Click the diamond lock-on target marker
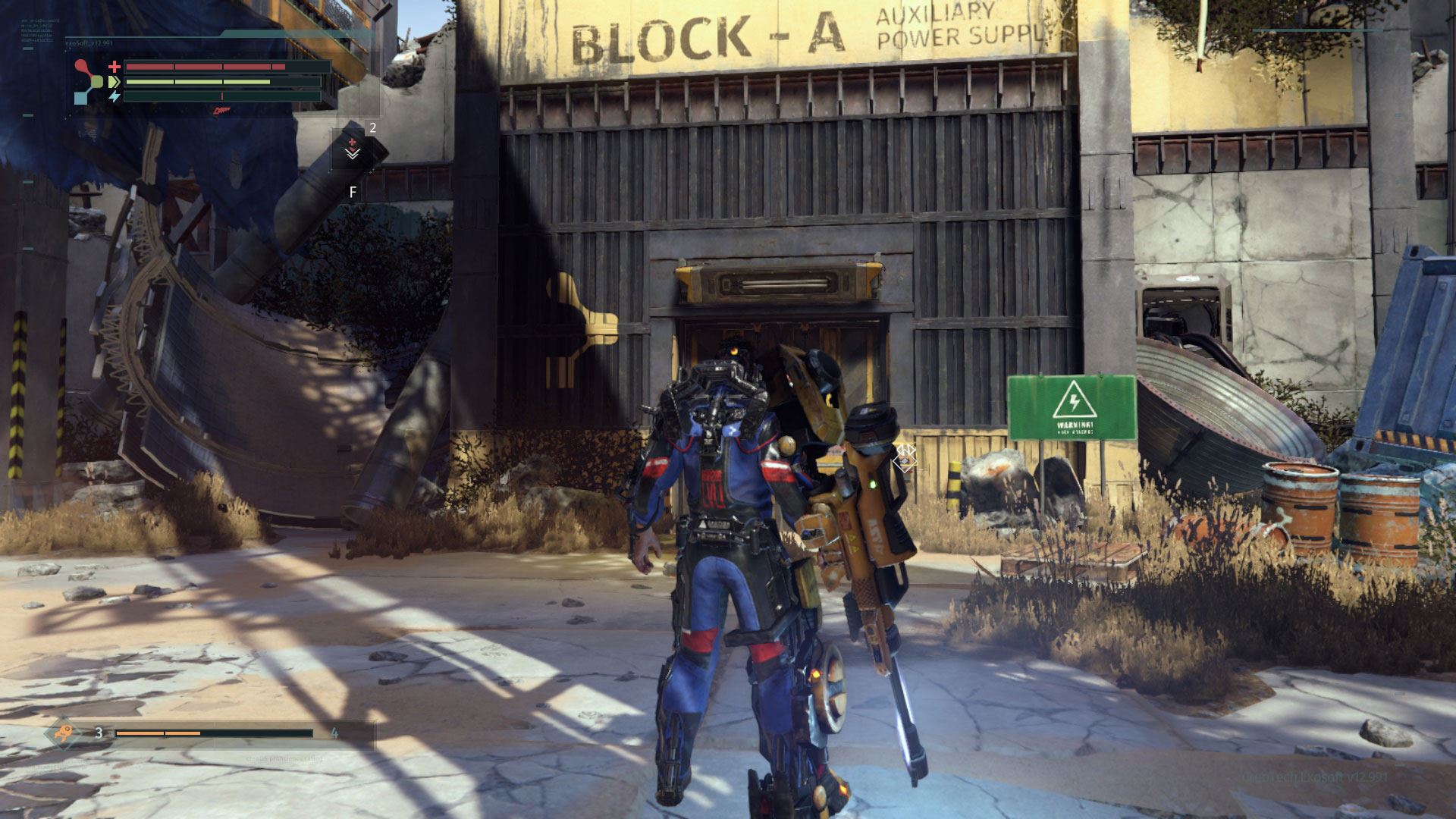1456x819 pixels. 905,457
